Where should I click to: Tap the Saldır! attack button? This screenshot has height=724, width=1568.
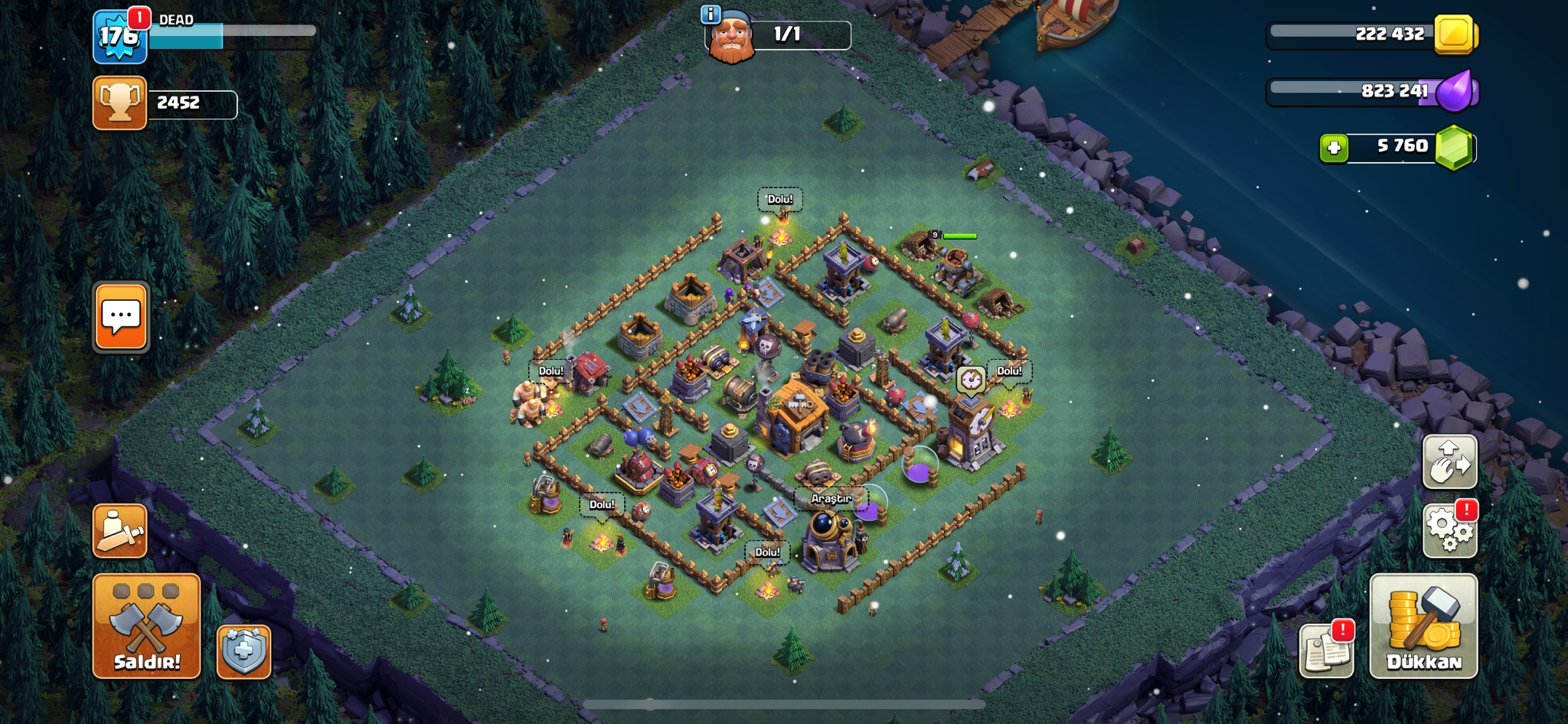pos(146,626)
